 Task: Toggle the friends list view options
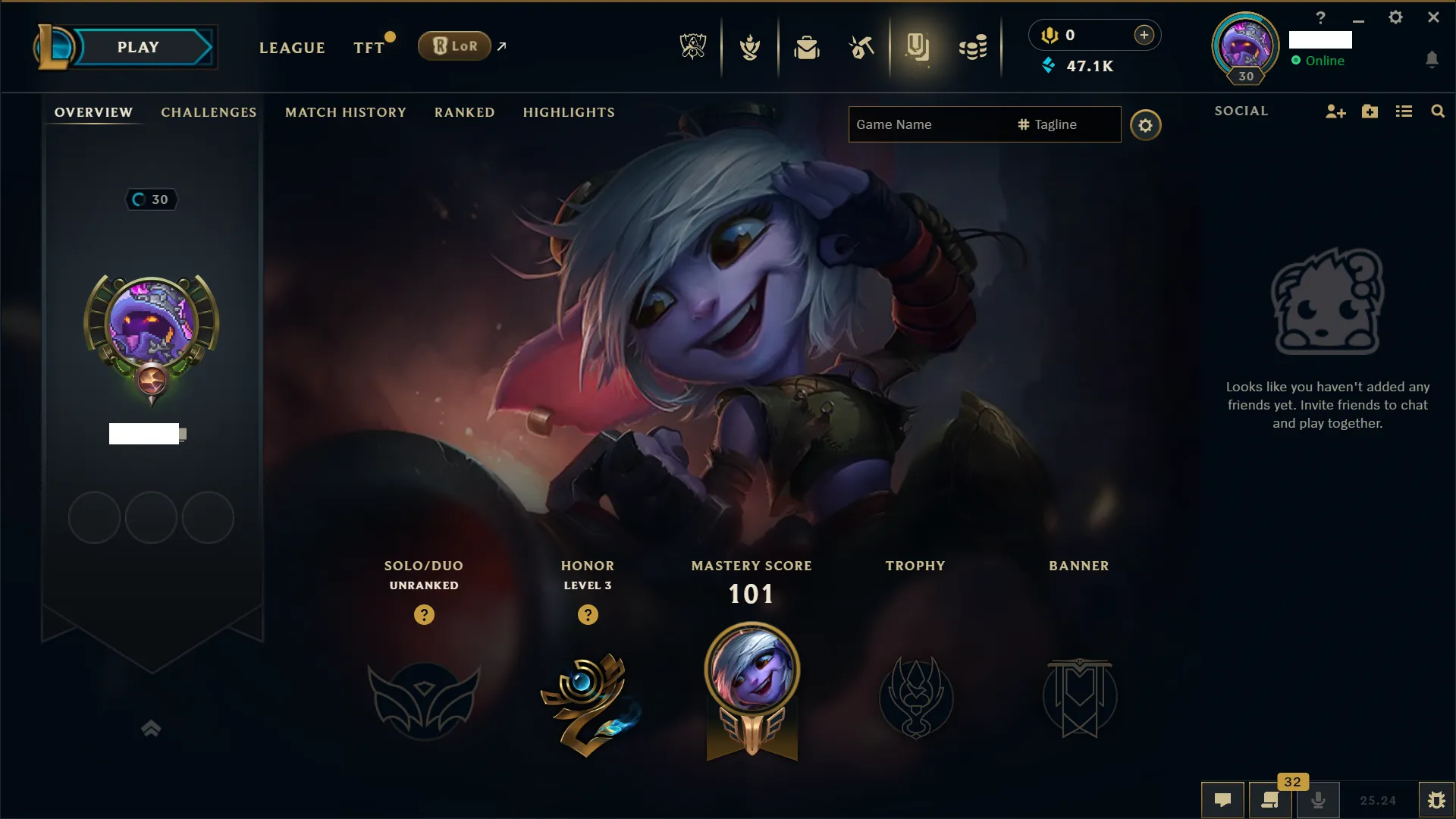[1404, 111]
